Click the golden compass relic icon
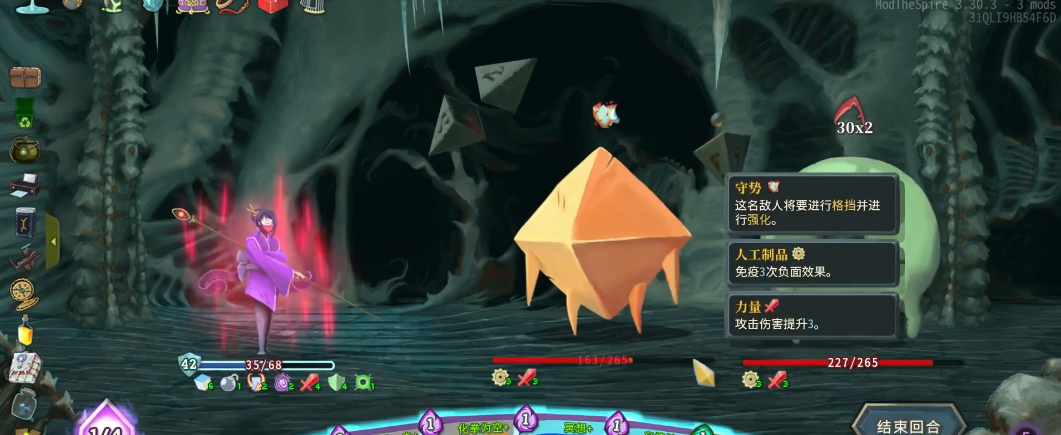This screenshot has width=1061, height=435. click(24, 292)
